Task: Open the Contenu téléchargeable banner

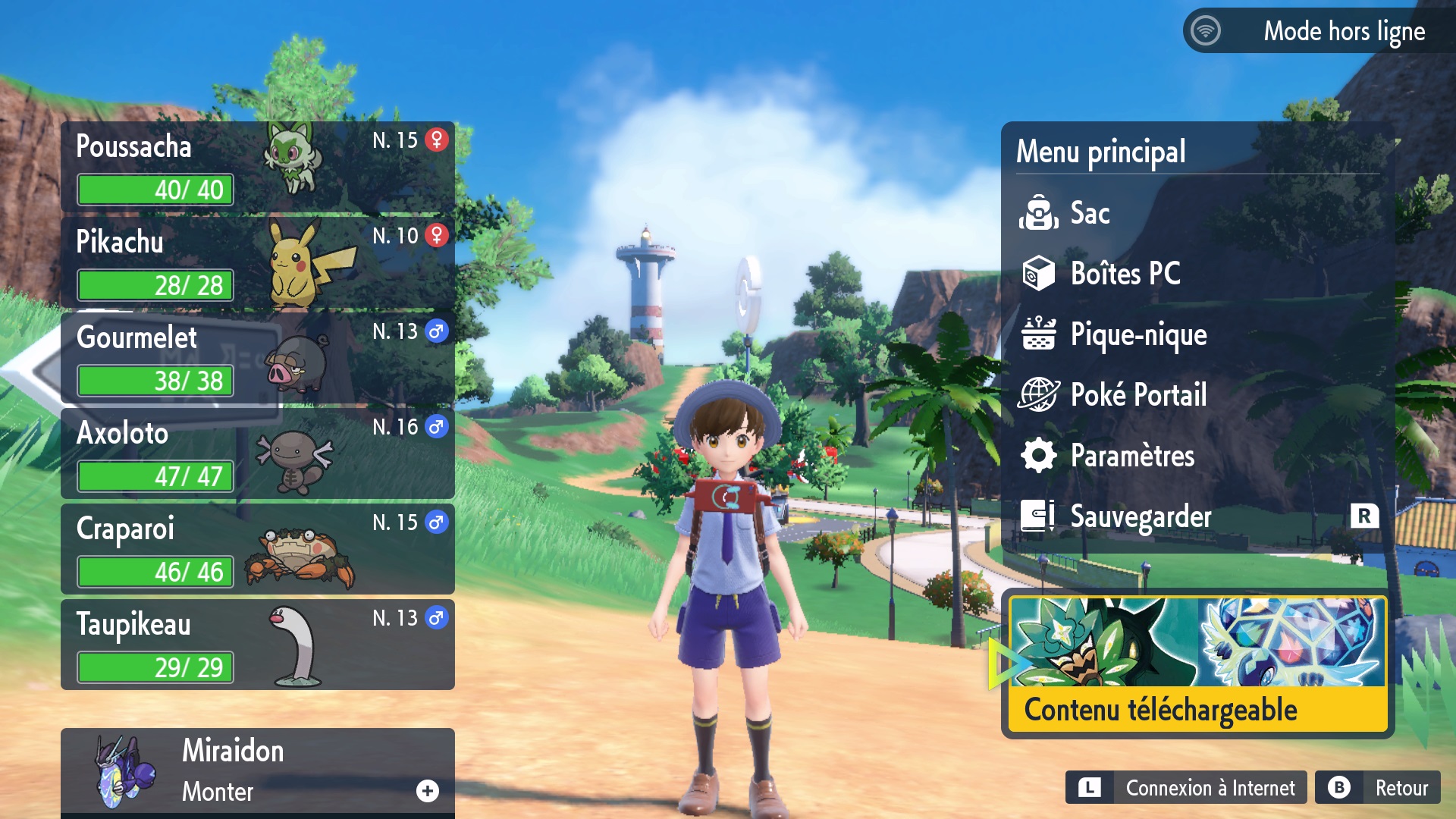Action: point(1197,664)
